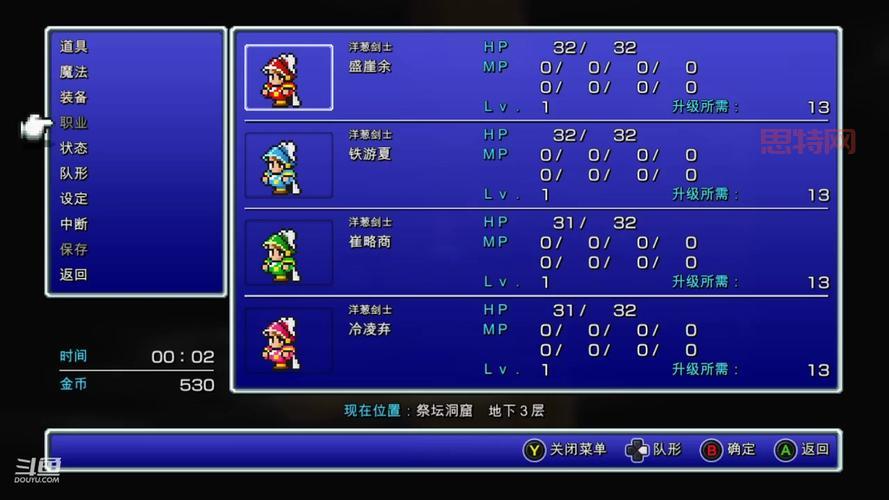Click the greyed-out 保存 (Save) entry
The width and height of the screenshot is (889, 500).
pyautogui.click(x=74, y=249)
